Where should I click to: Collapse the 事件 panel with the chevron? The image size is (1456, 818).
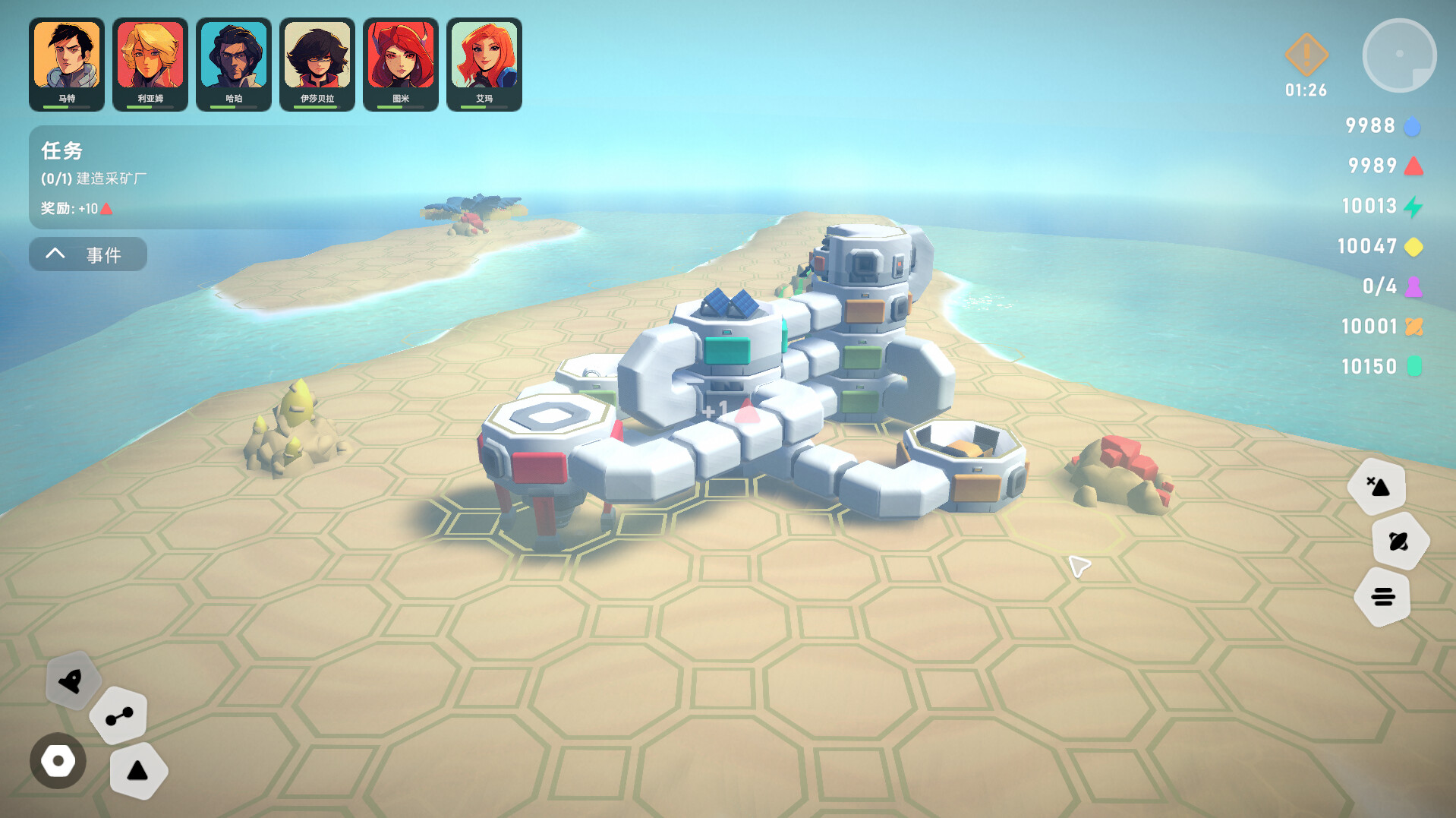coord(54,254)
